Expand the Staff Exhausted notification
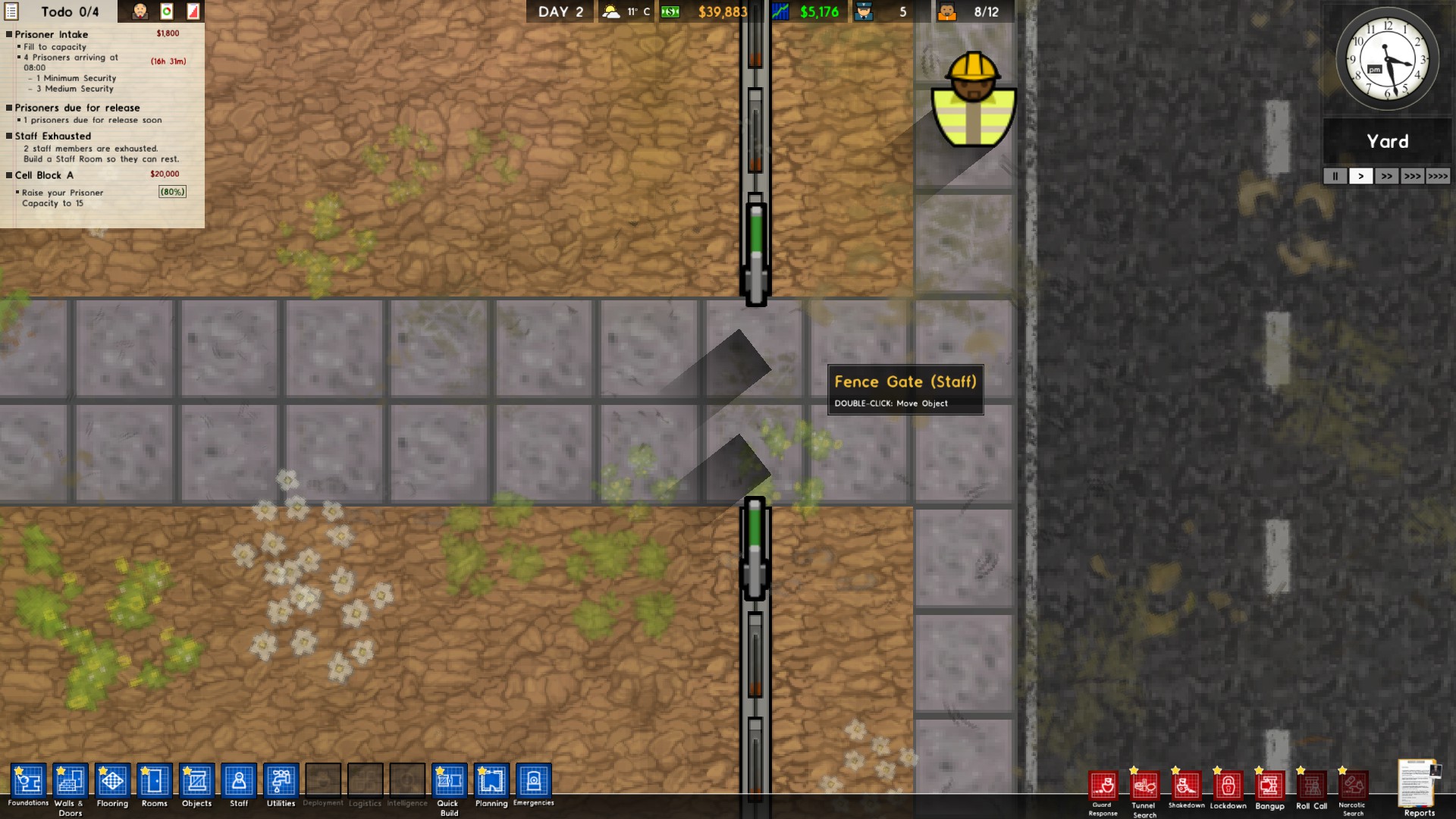 52,136
